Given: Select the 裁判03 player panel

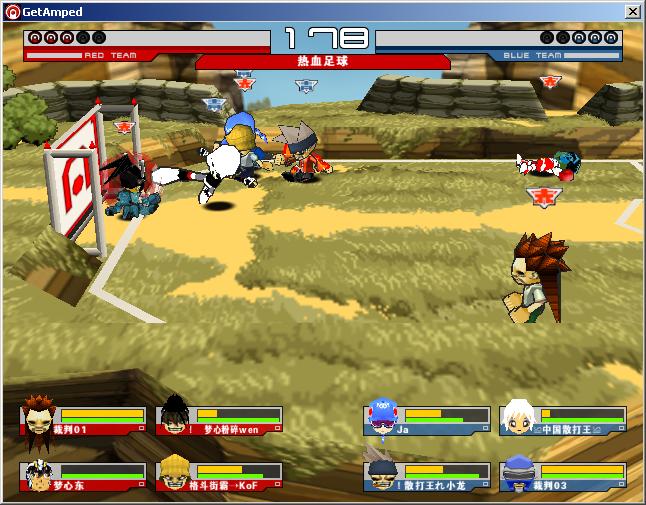Looking at the screenshot, I should [x=563, y=476].
